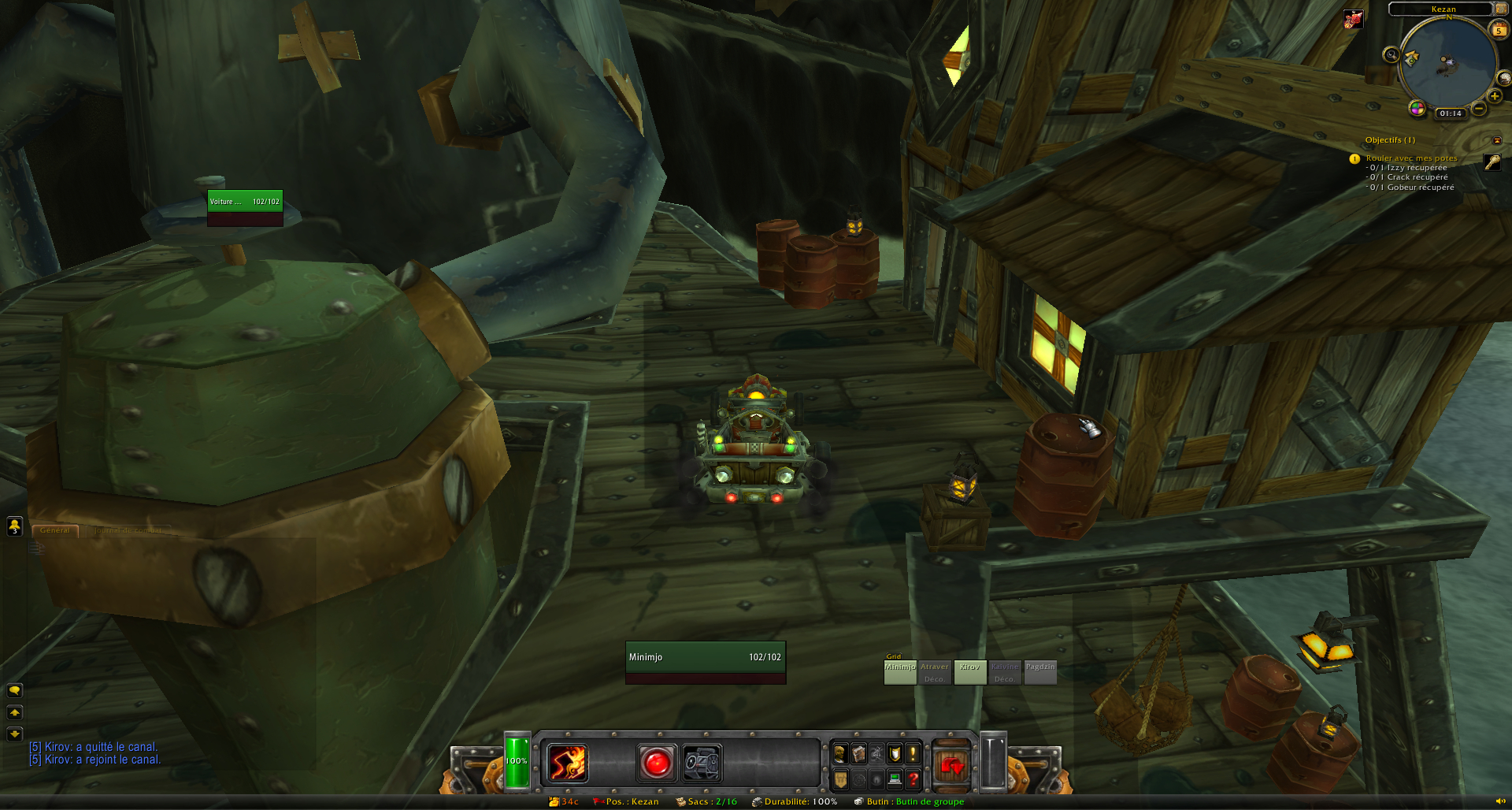This screenshot has width=1512, height=810.
Task: Open the calendar button showing 5
Action: [x=1498, y=30]
